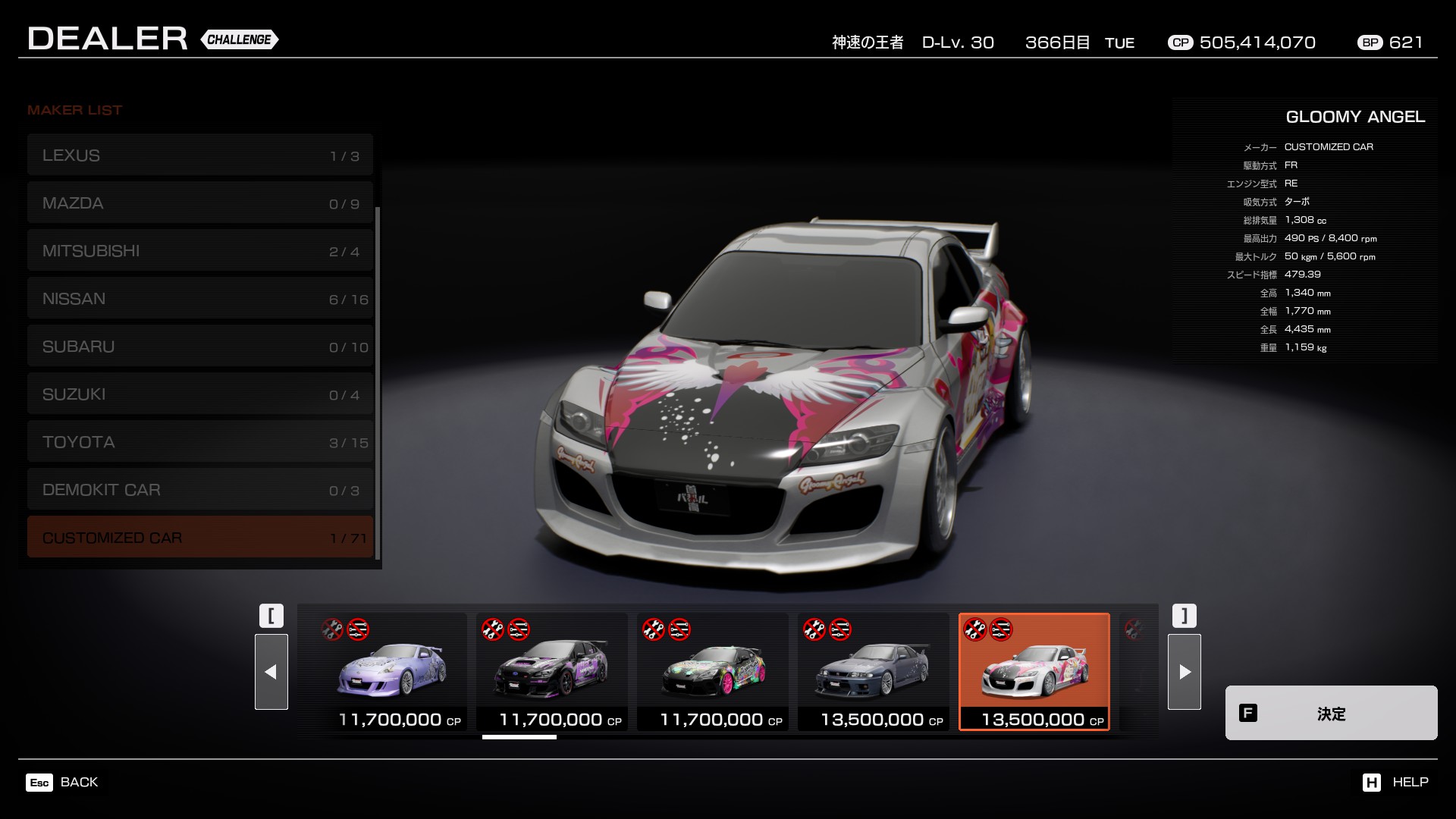The width and height of the screenshot is (1456, 819).
Task: Select the LEXUS maker entry
Action: point(199,155)
